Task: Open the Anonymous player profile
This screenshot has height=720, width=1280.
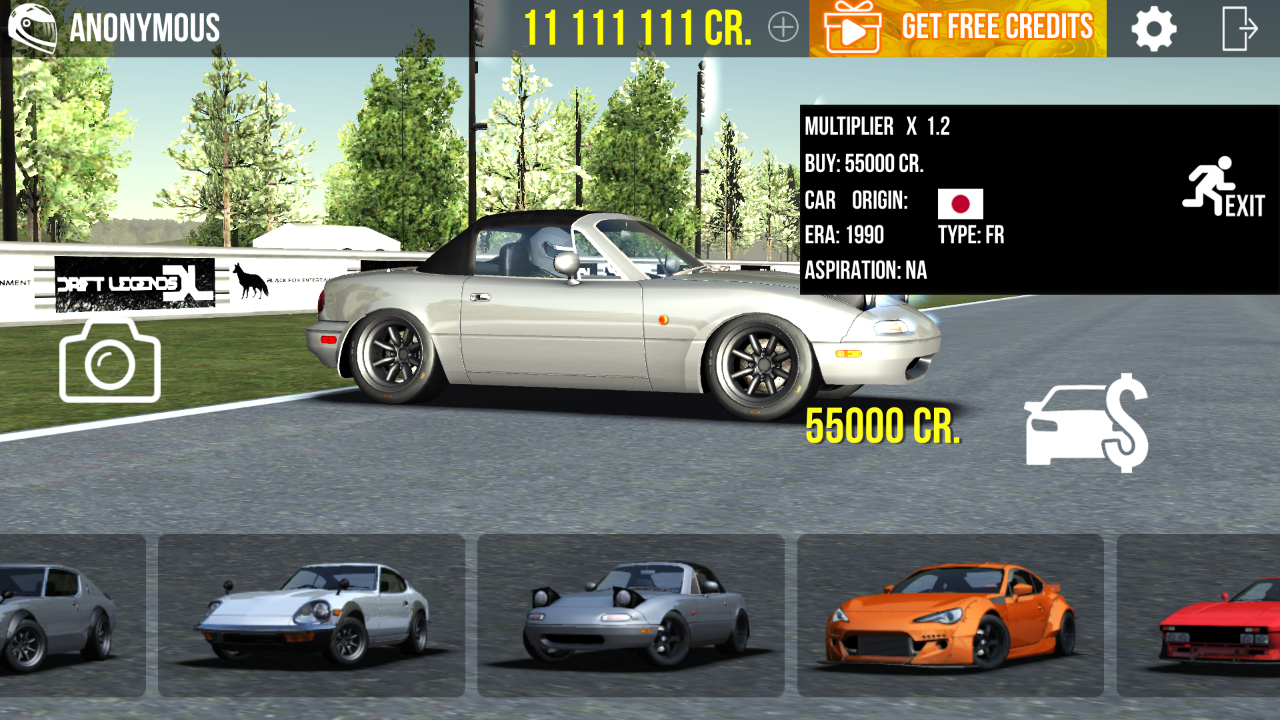Action: [x=115, y=28]
